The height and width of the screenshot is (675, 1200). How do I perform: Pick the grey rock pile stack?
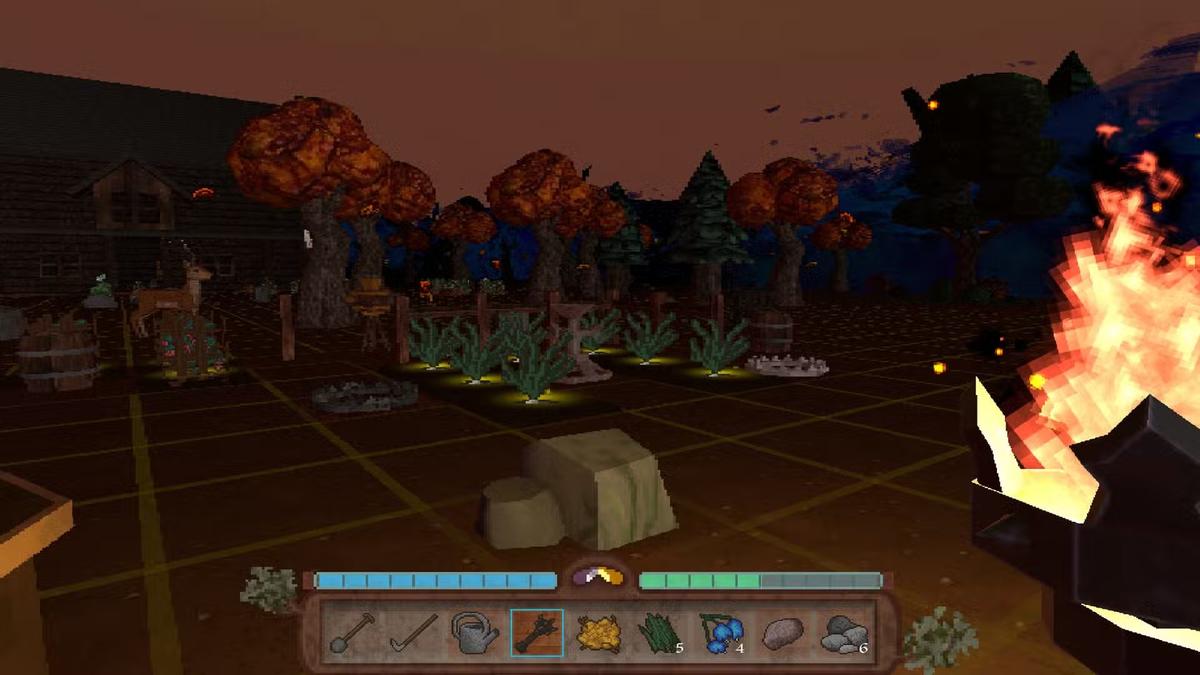(x=845, y=633)
